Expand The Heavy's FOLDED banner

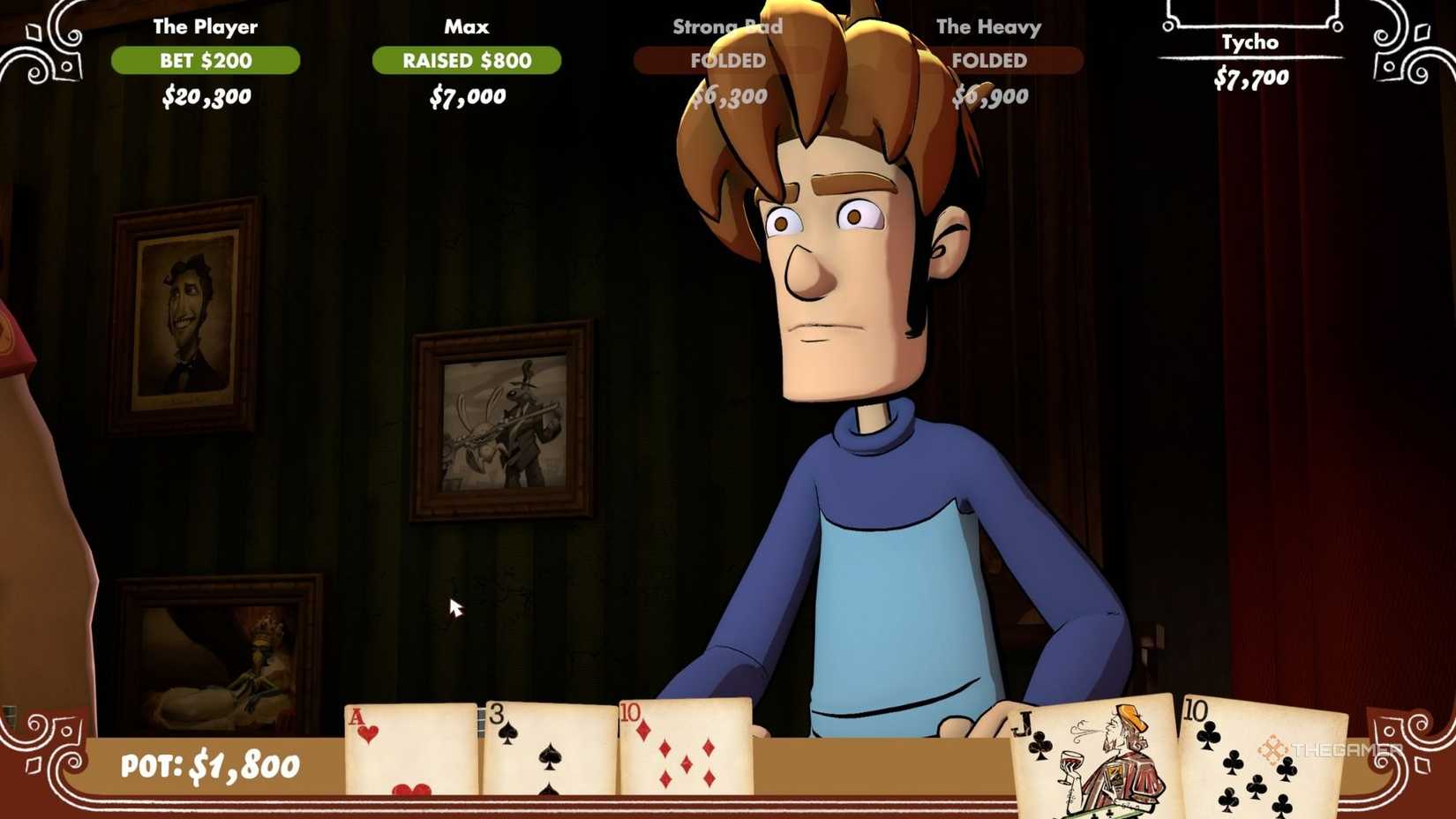[988, 61]
